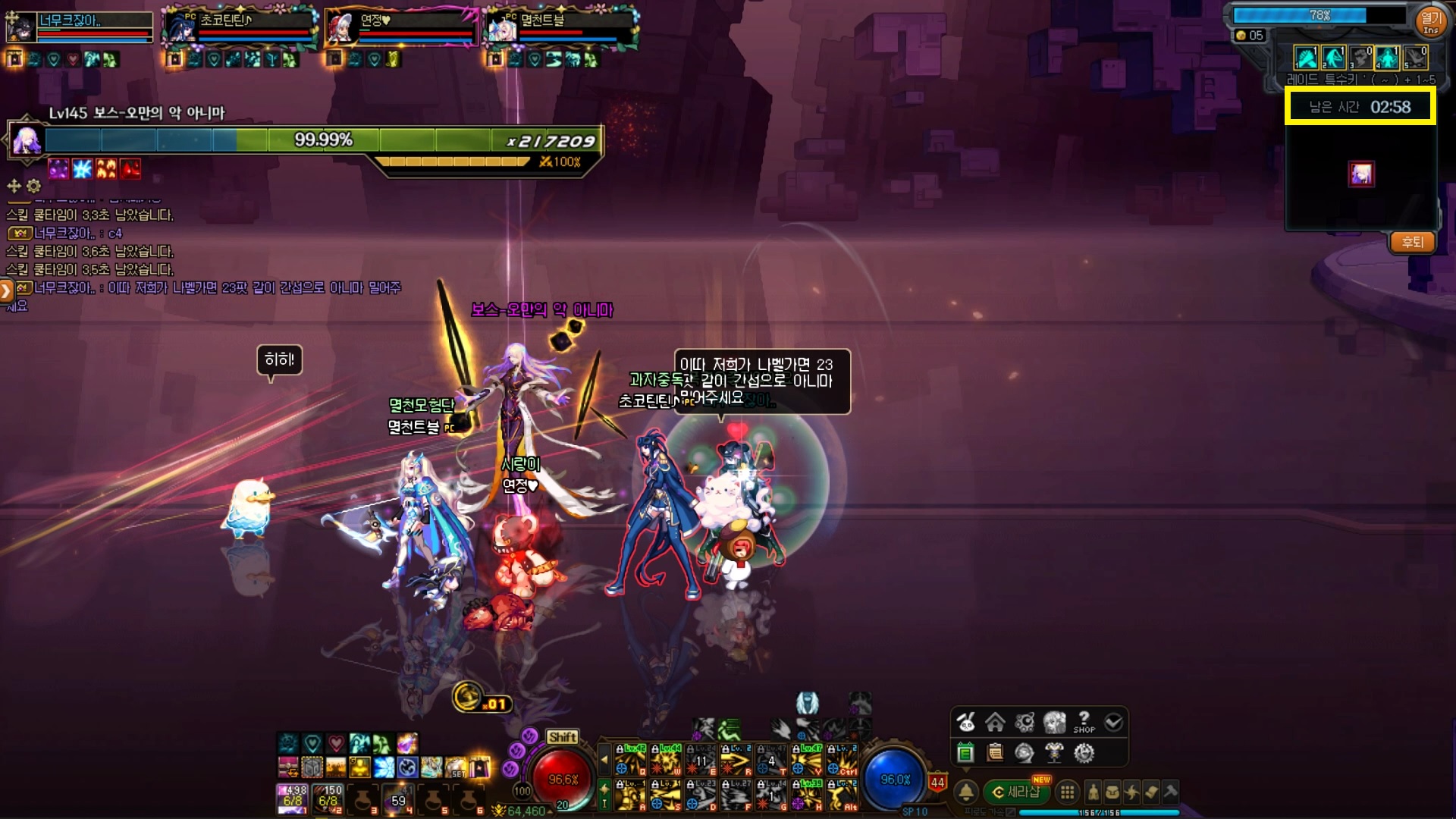
Task: Open the clipboard quest list icon
Action: (x=995, y=753)
